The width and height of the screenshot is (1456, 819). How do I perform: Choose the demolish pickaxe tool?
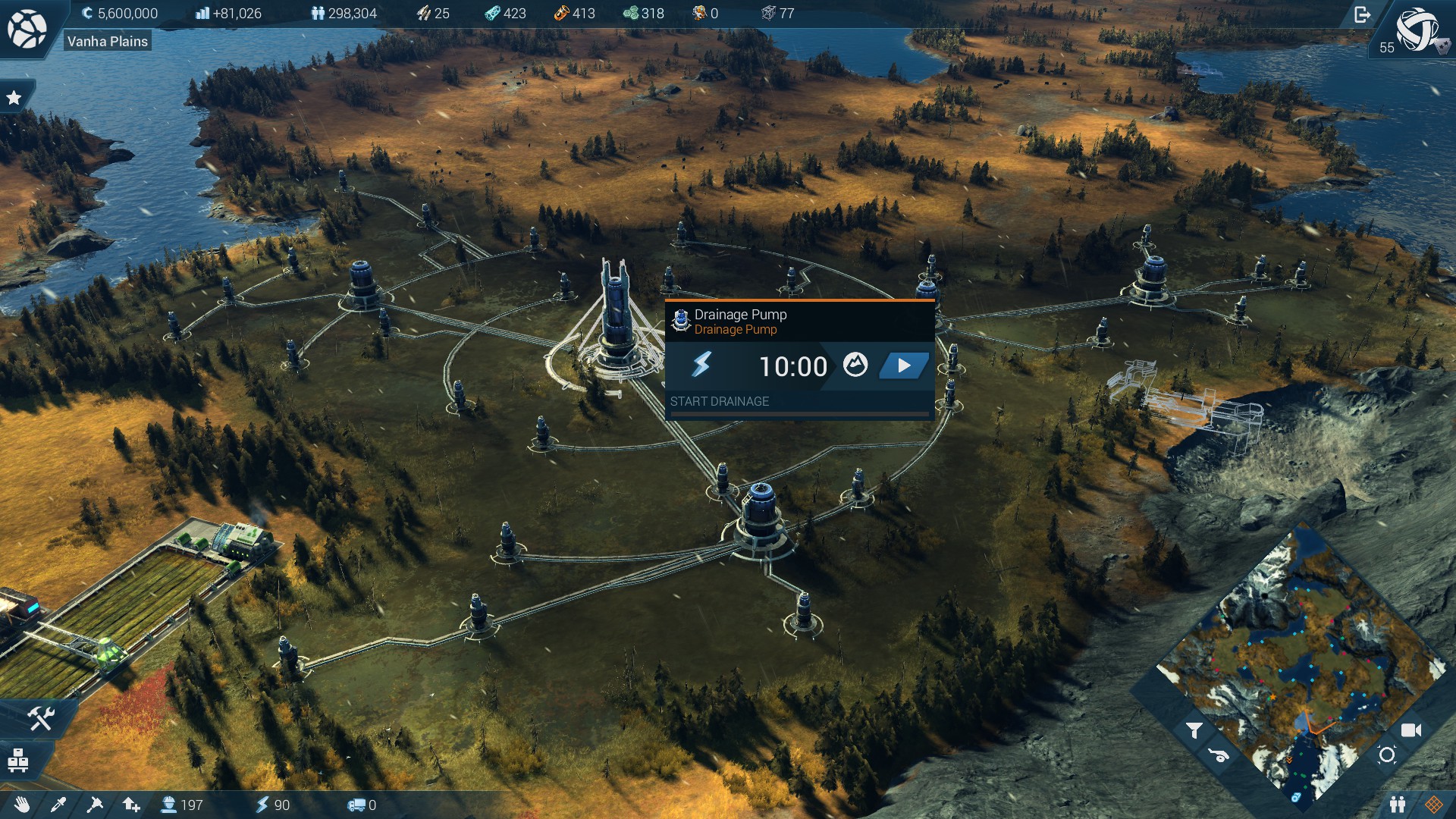(x=95, y=805)
